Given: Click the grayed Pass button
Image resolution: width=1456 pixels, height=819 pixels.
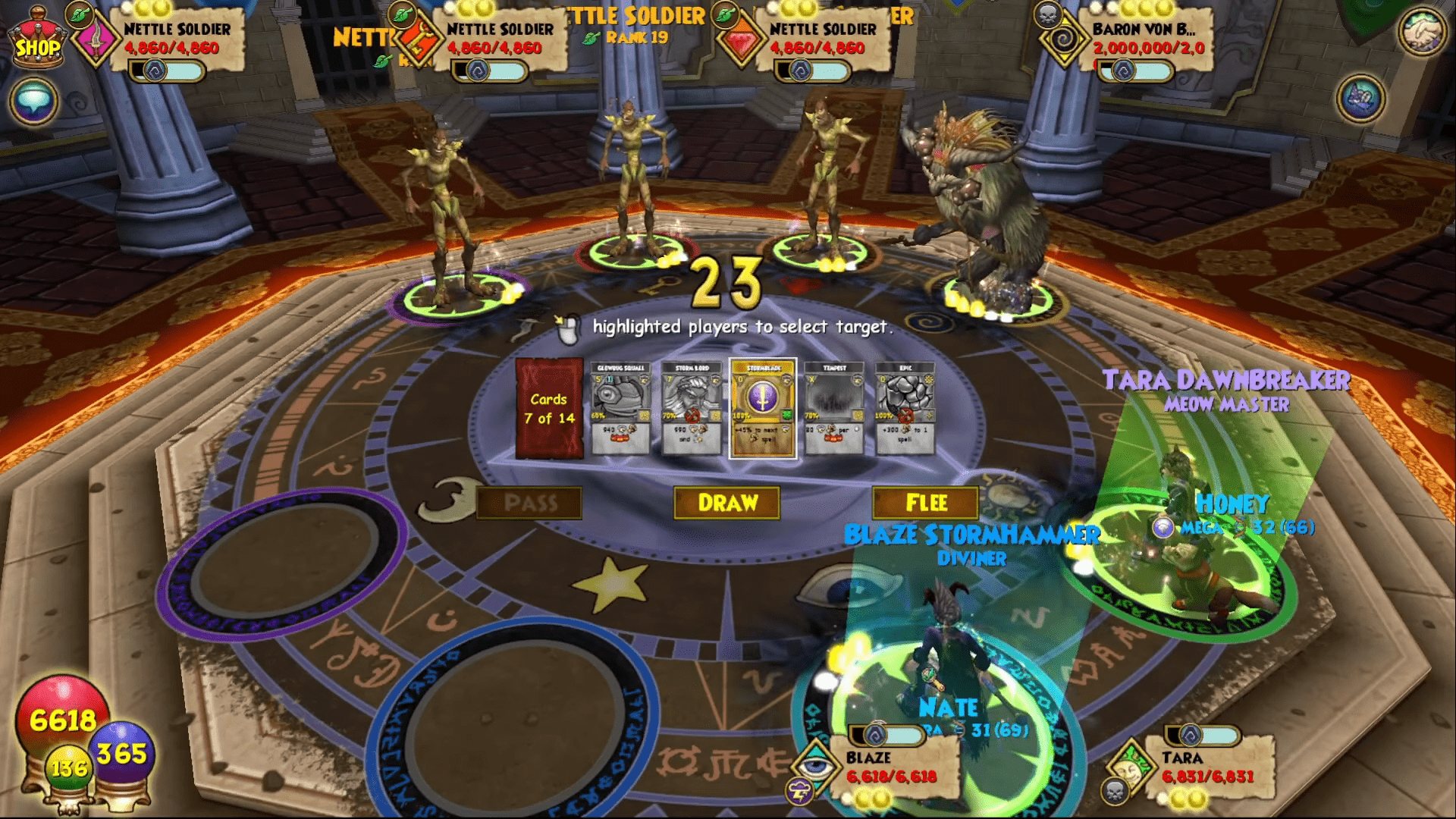Looking at the screenshot, I should [x=529, y=502].
